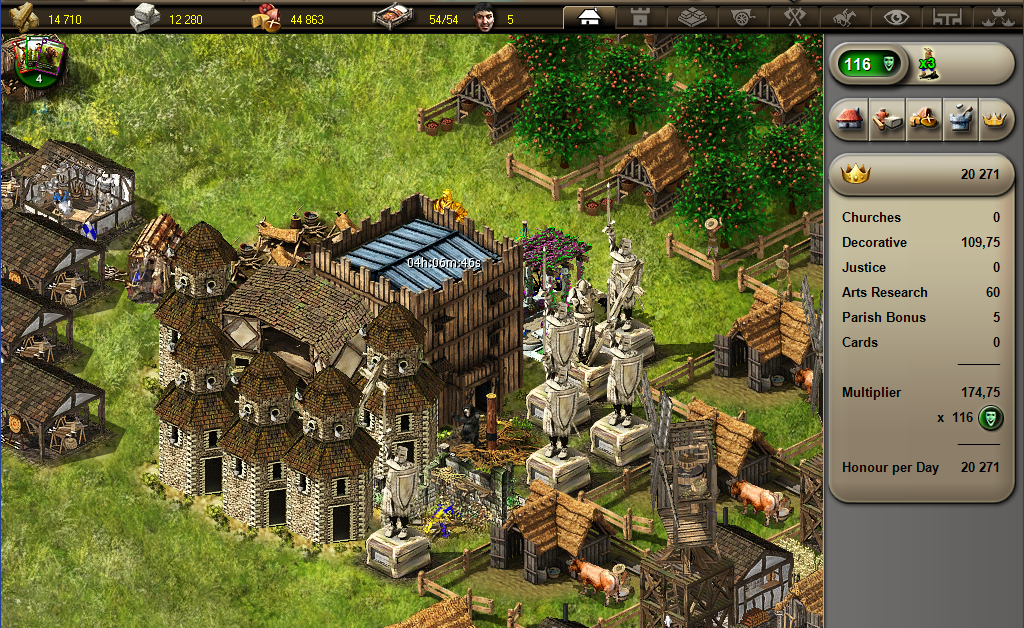
Task: Switch to the horse rider tab
Action: [845, 17]
